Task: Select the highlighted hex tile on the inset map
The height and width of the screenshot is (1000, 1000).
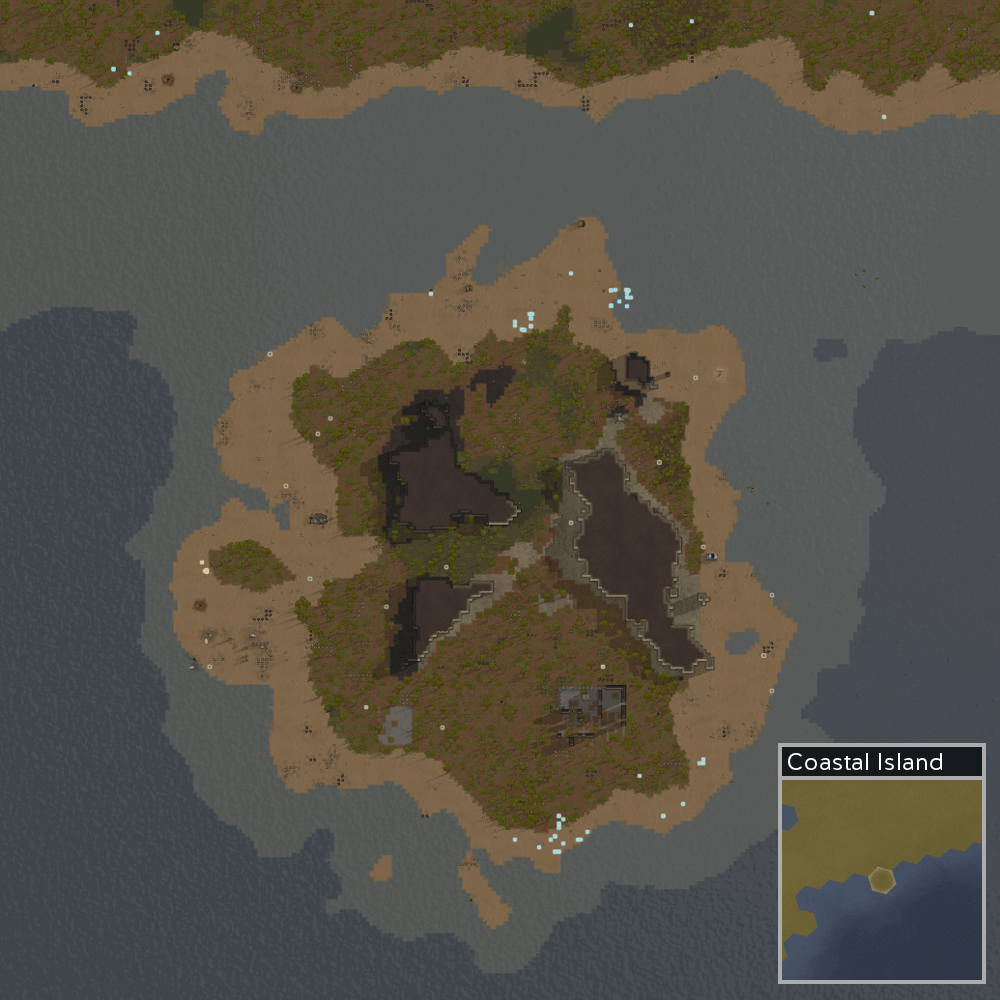Action: pos(881,879)
